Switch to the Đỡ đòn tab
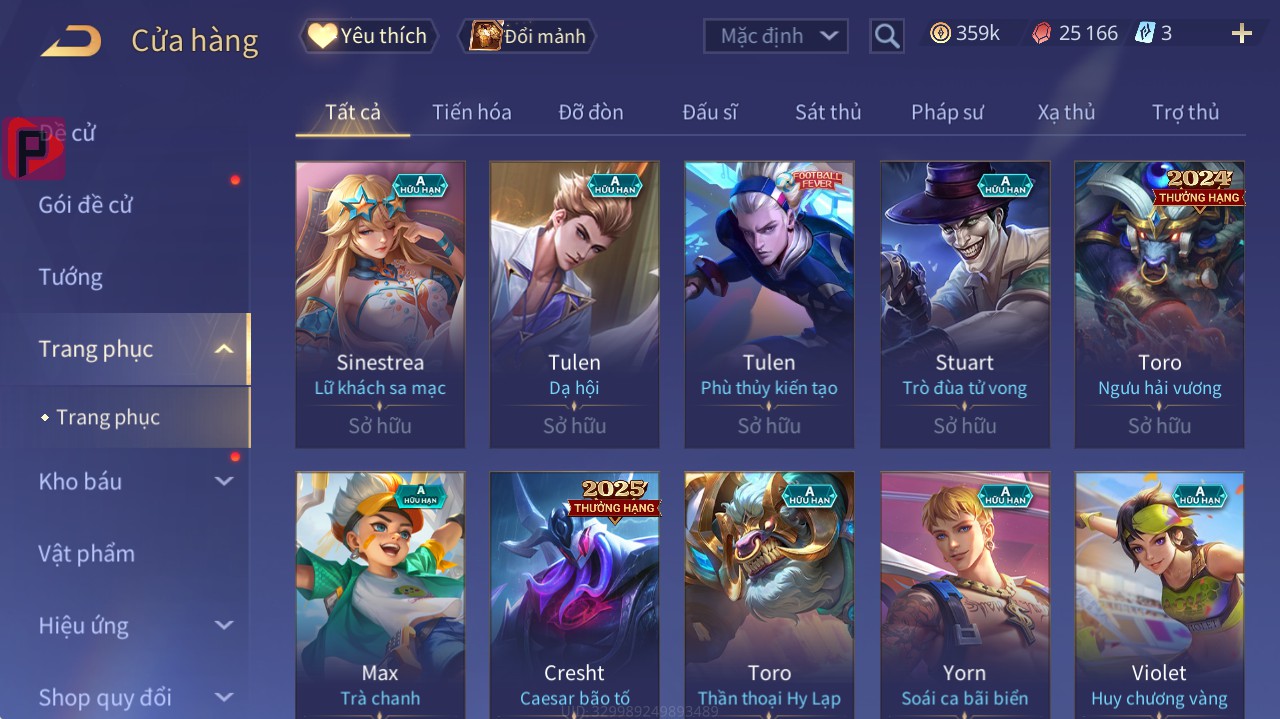1280x719 pixels. pos(590,112)
